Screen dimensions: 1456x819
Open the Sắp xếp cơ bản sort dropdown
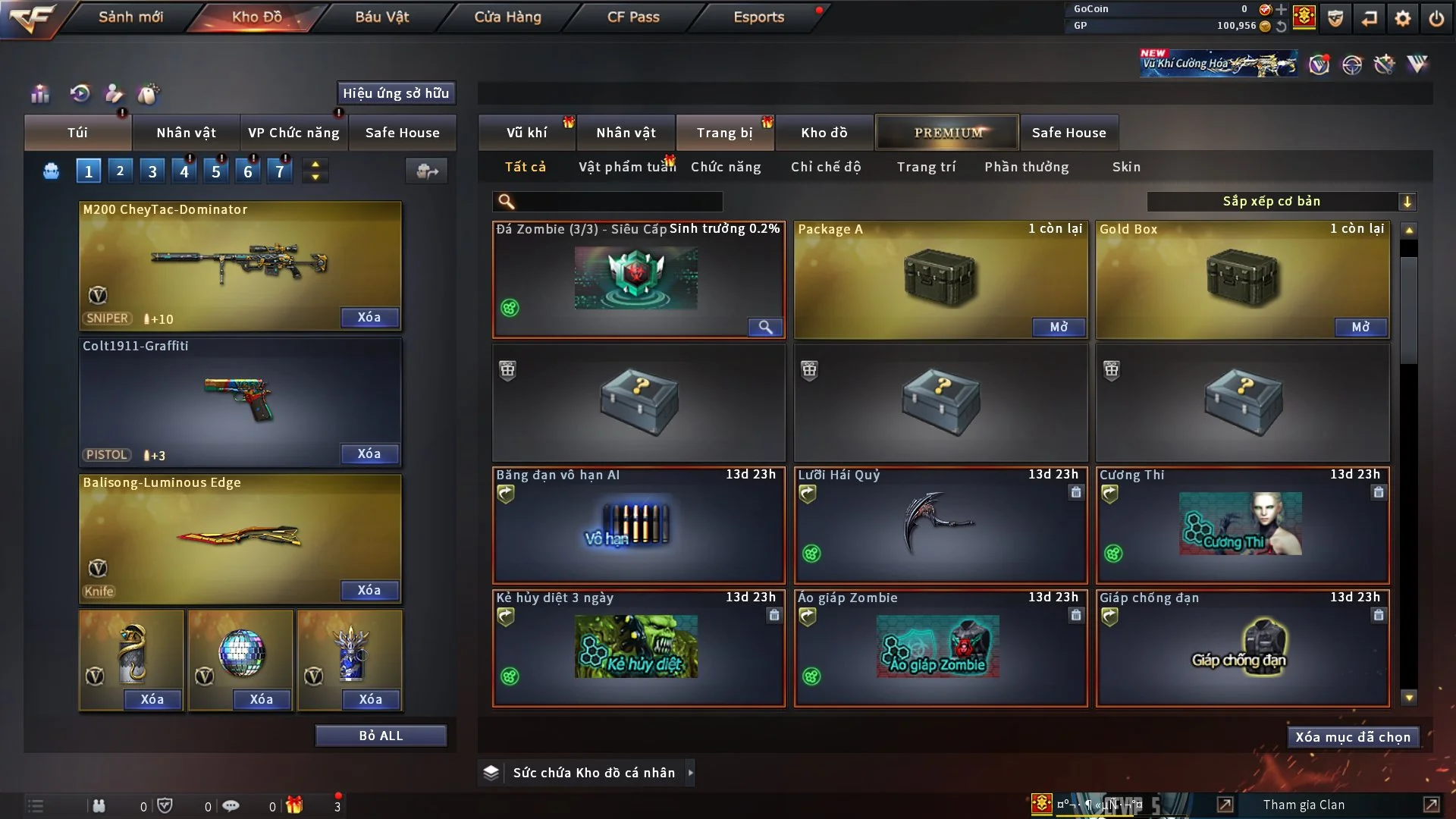point(1281,201)
